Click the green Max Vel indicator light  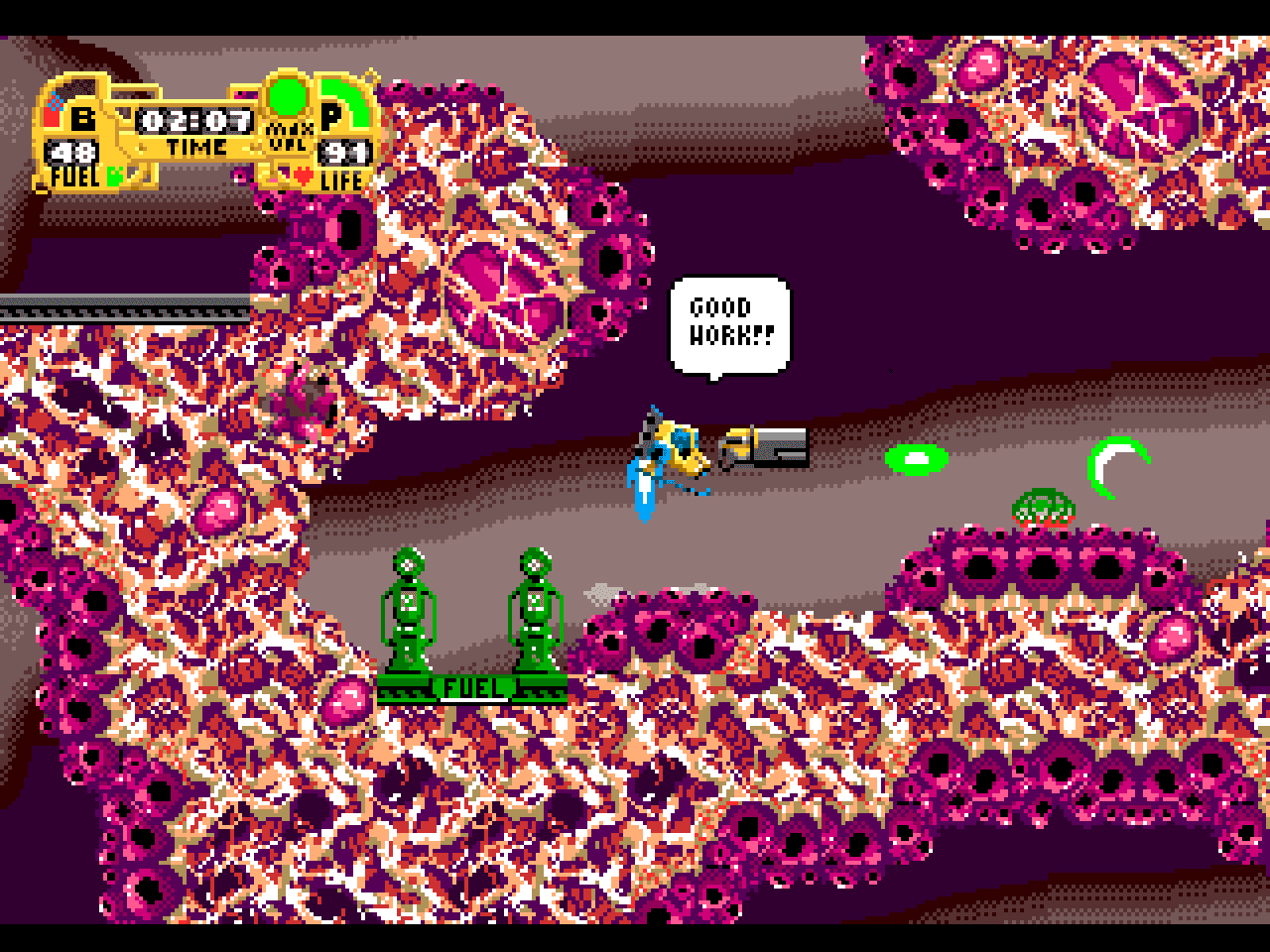[289, 96]
